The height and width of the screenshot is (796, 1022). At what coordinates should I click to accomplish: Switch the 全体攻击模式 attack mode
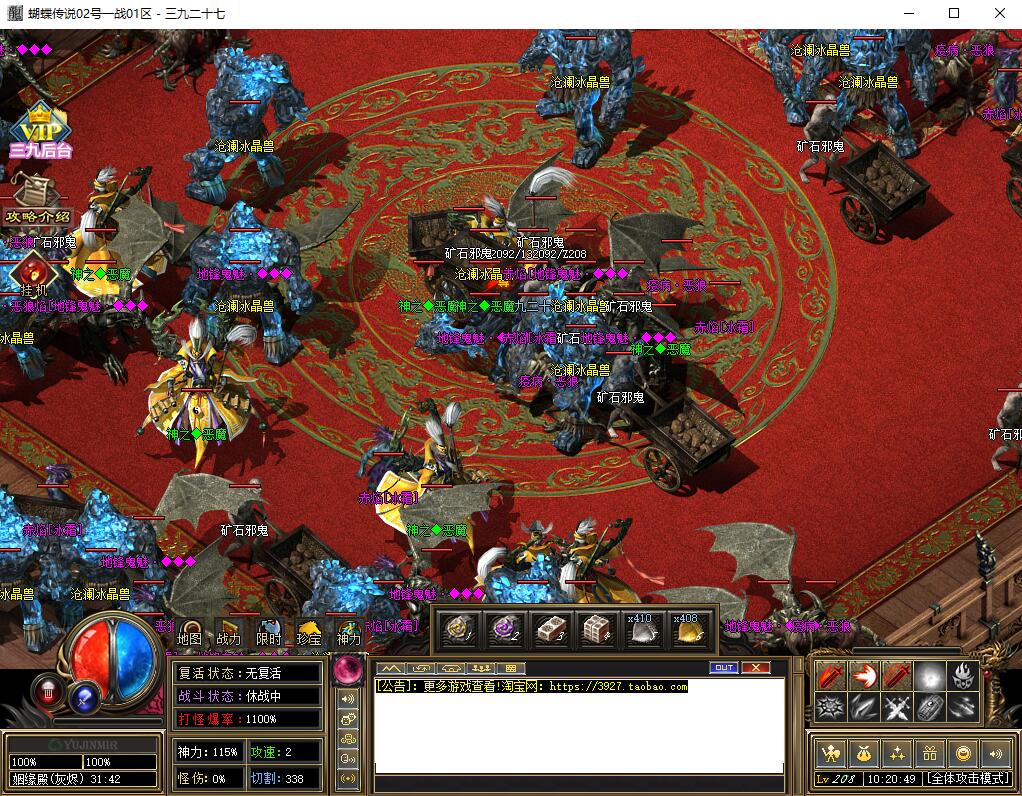click(967, 778)
